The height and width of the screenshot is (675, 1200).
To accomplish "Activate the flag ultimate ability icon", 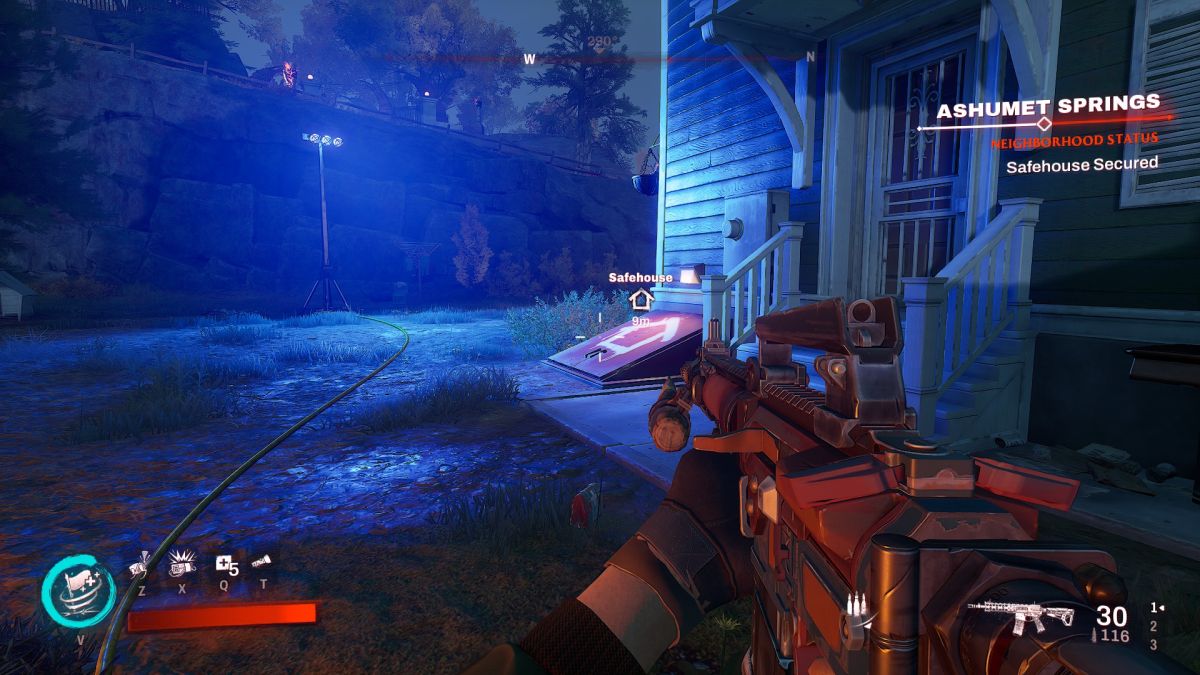I will (78, 591).
